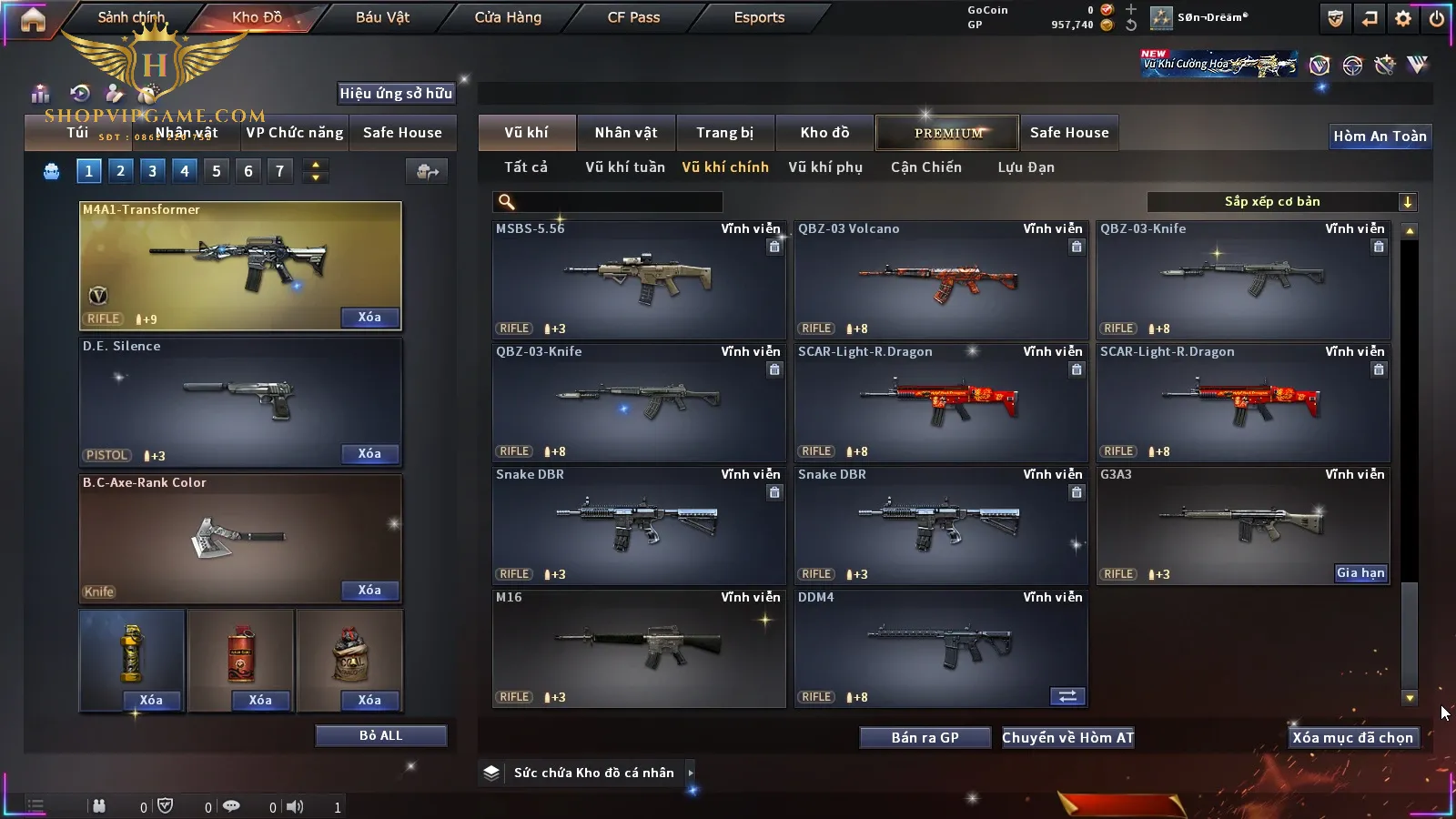Go to the Báu Vật menu

(382, 17)
